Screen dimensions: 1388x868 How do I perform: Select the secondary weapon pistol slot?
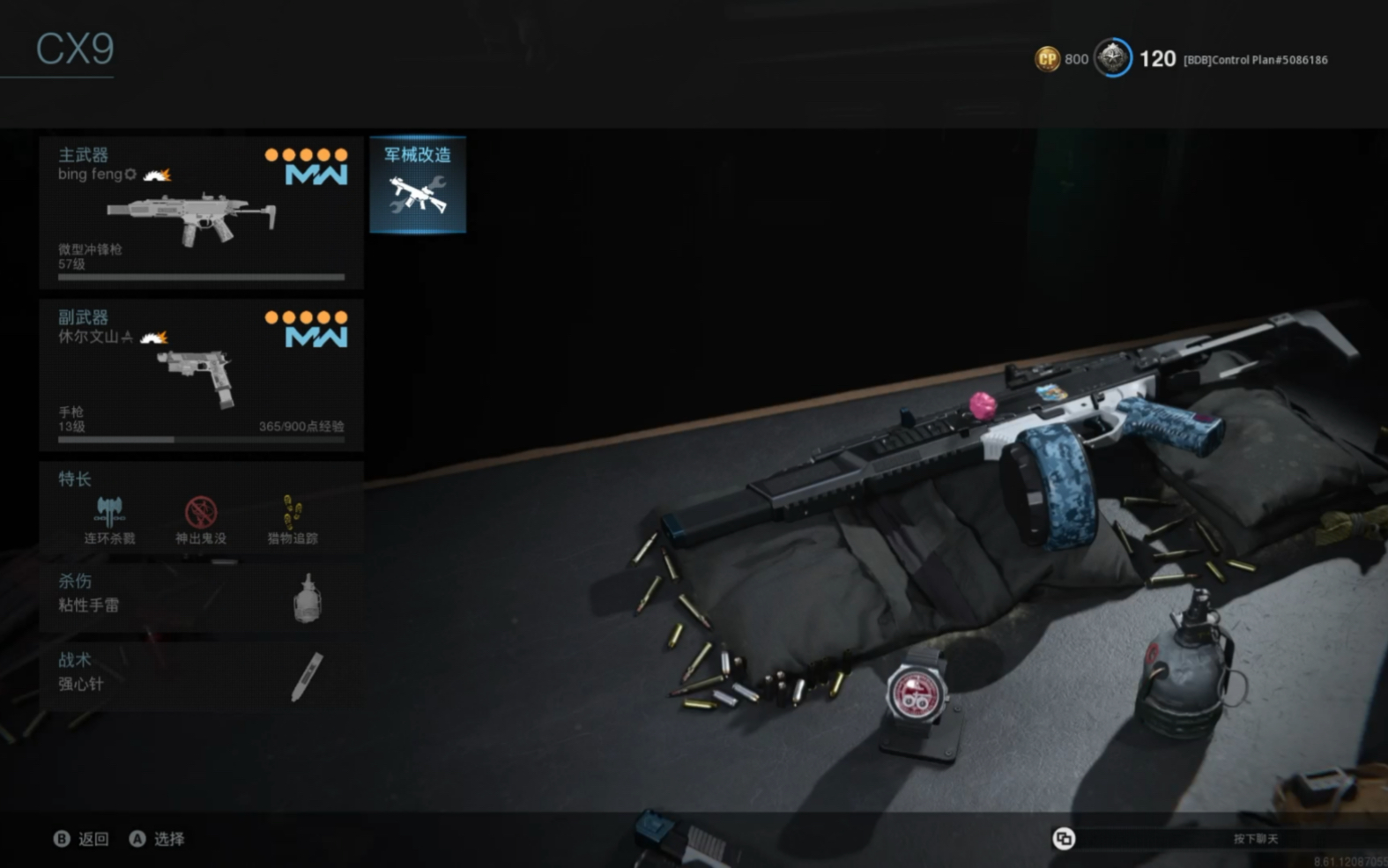(x=201, y=375)
